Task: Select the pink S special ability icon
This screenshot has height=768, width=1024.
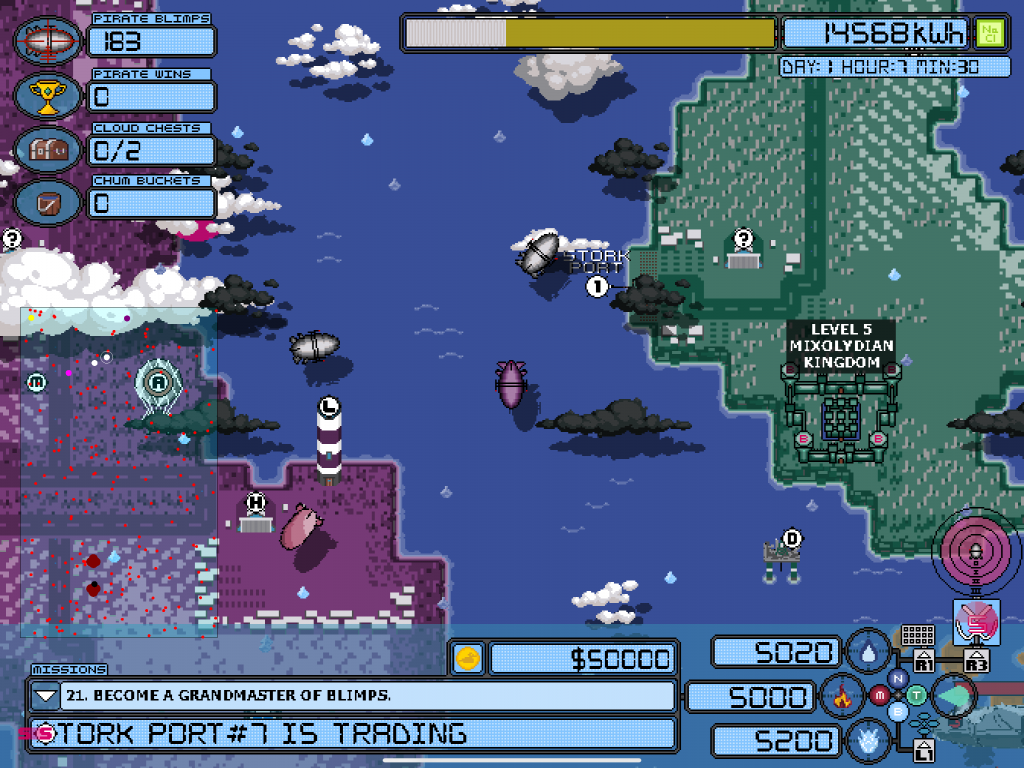Action: 976,622
